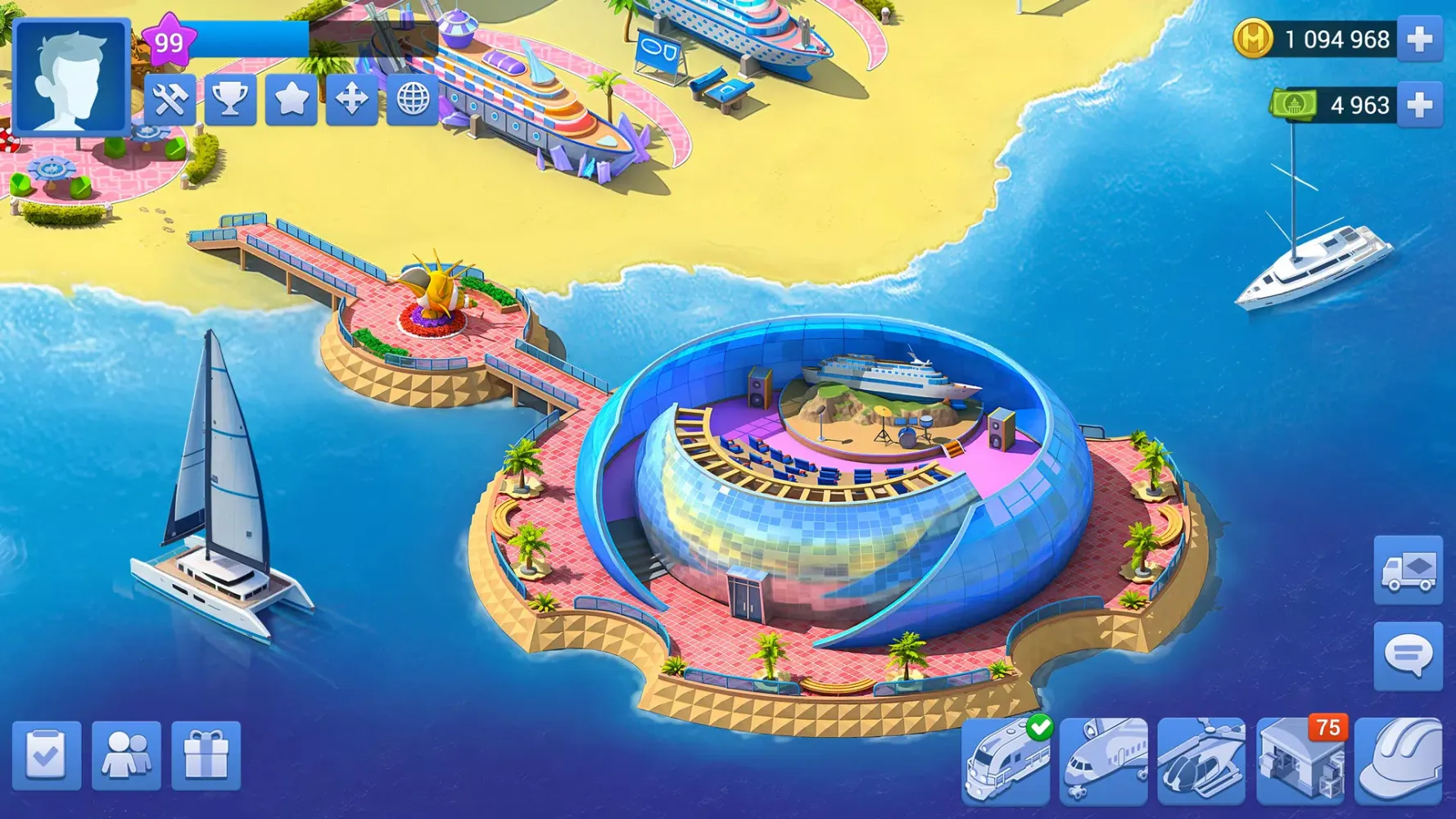Open the warehouse showing 75
1456x819 pixels.
click(1300, 762)
